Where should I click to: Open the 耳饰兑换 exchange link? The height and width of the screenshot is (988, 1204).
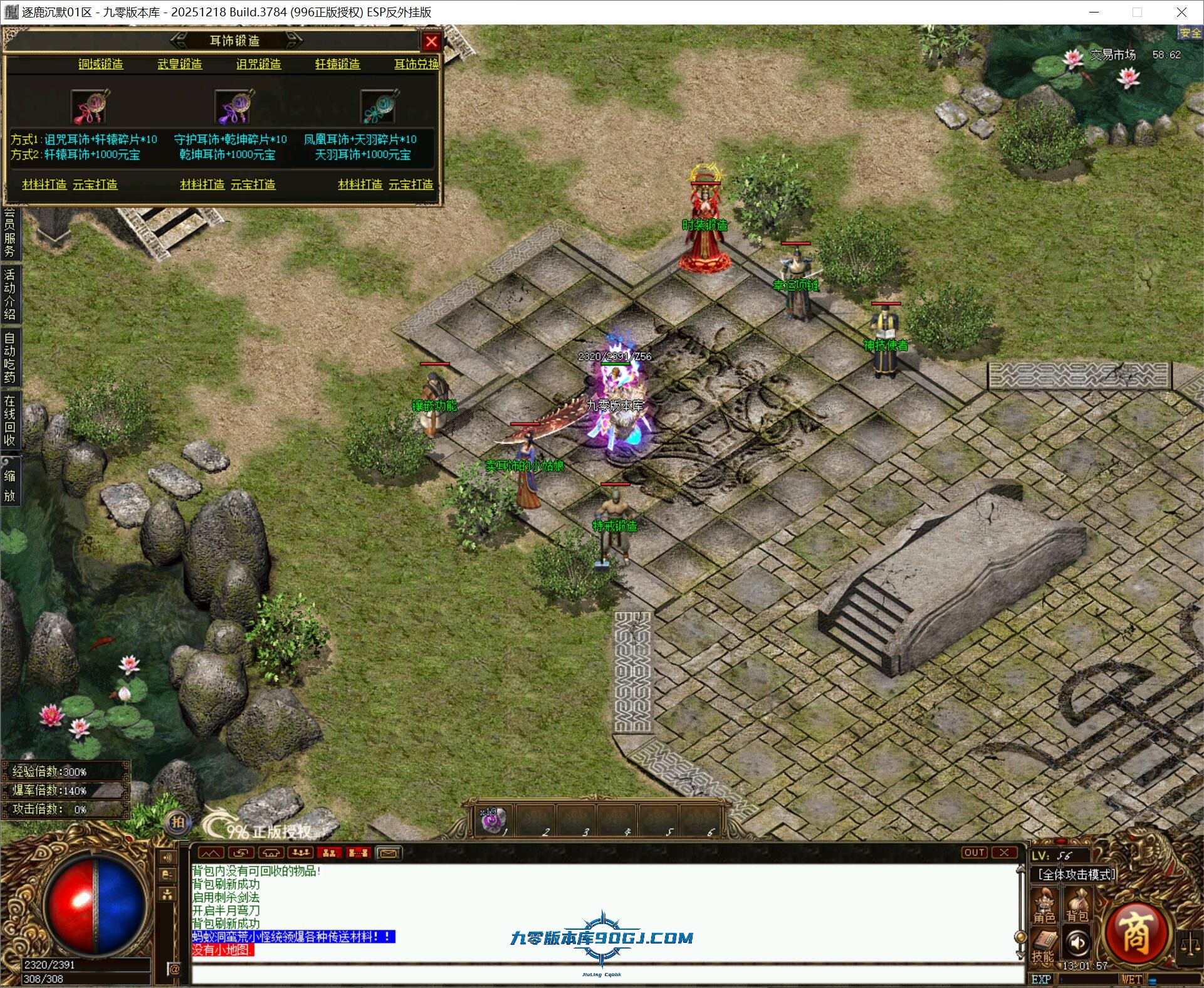click(416, 64)
